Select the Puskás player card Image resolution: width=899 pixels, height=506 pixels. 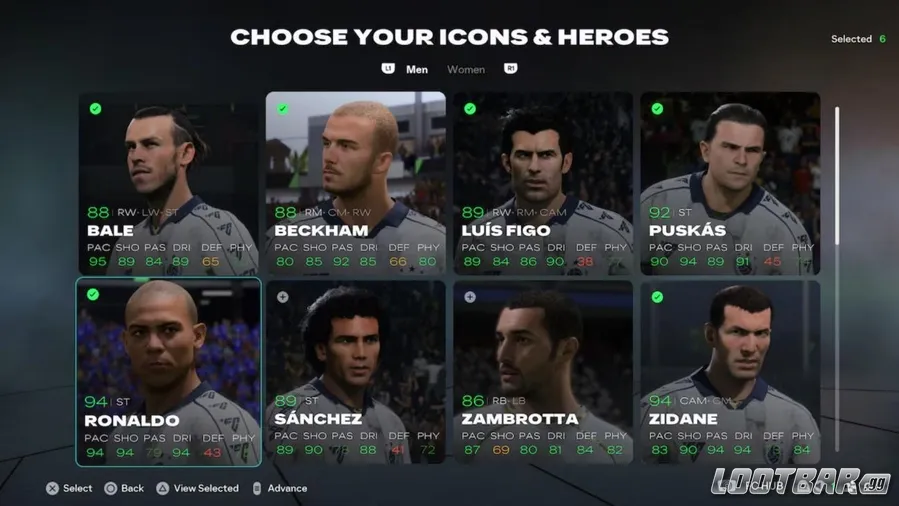point(730,183)
